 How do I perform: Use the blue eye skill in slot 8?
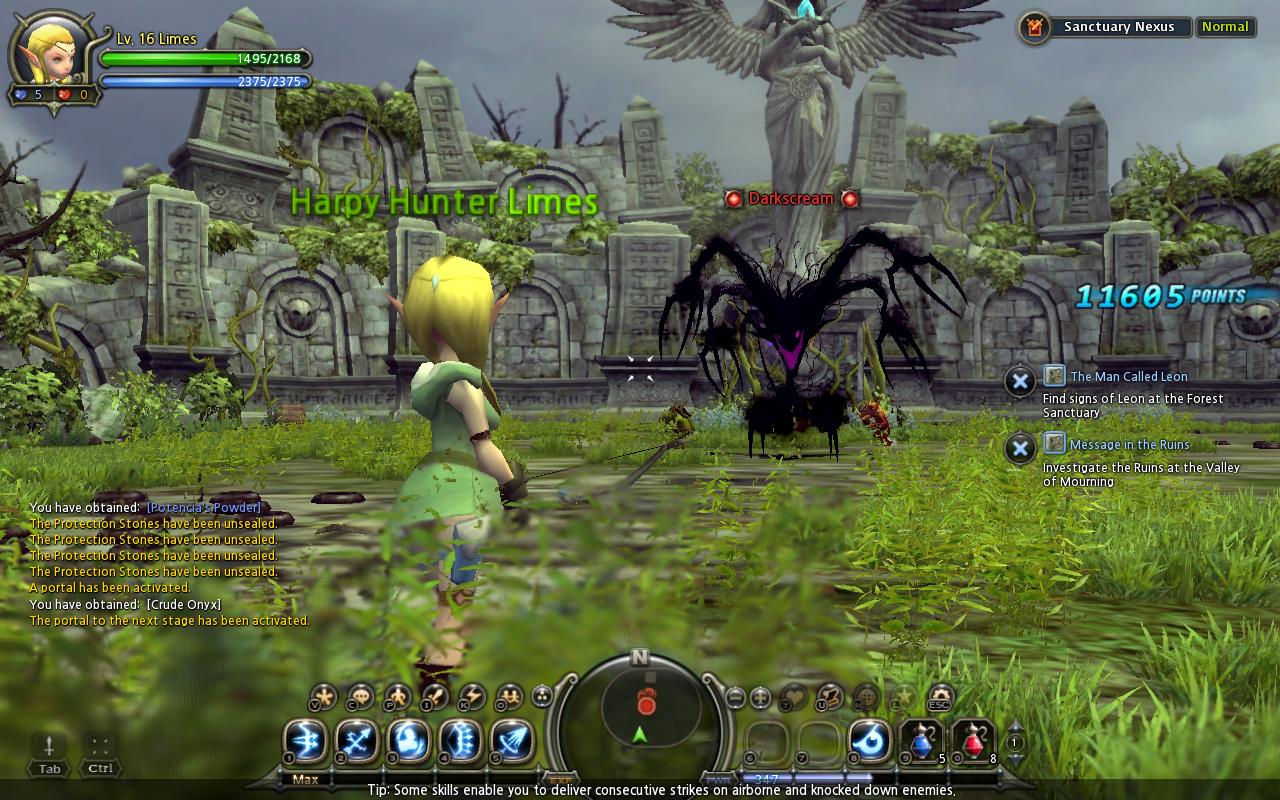[871, 741]
